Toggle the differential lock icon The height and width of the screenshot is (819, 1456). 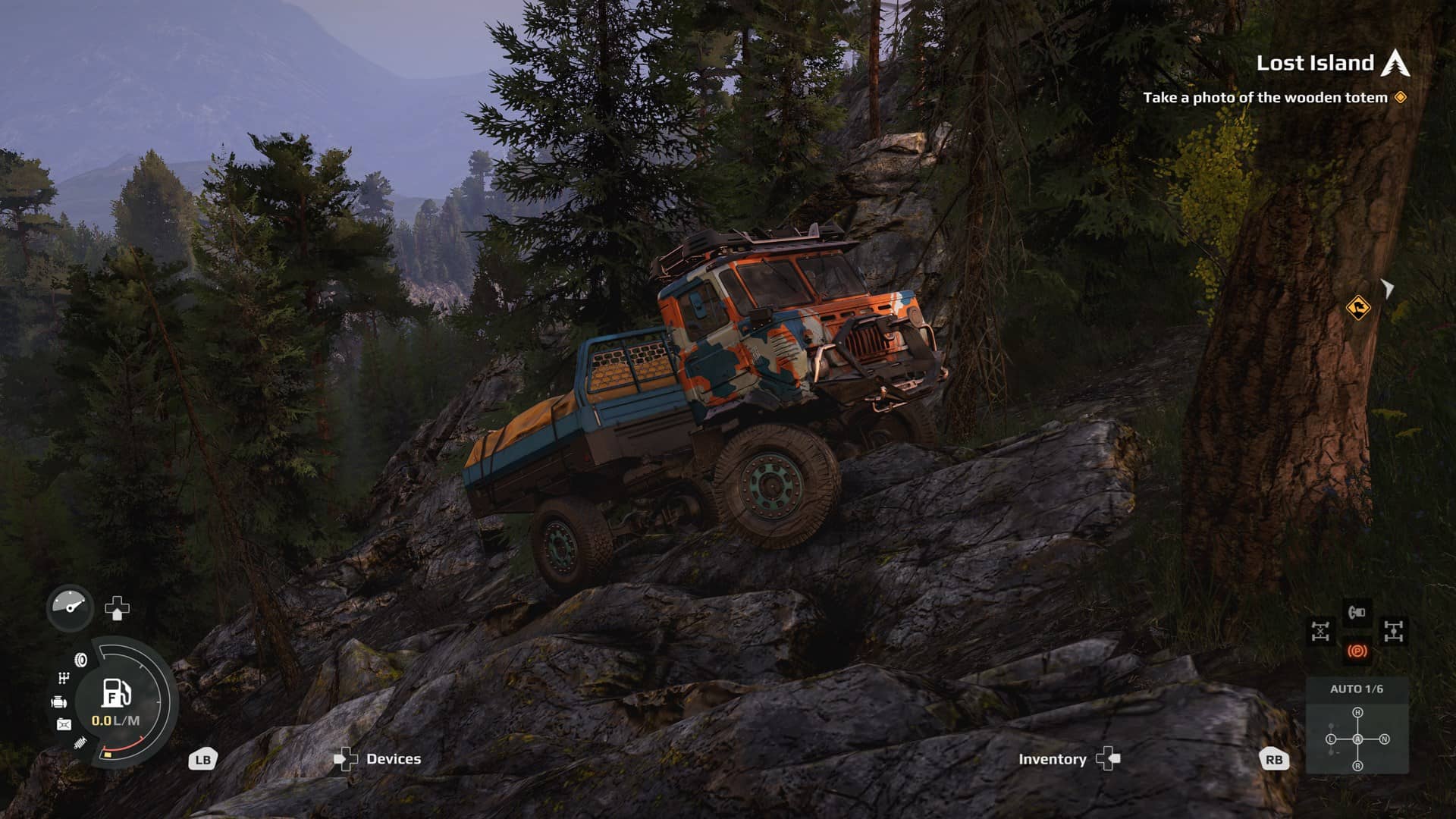pos(1320,631)
